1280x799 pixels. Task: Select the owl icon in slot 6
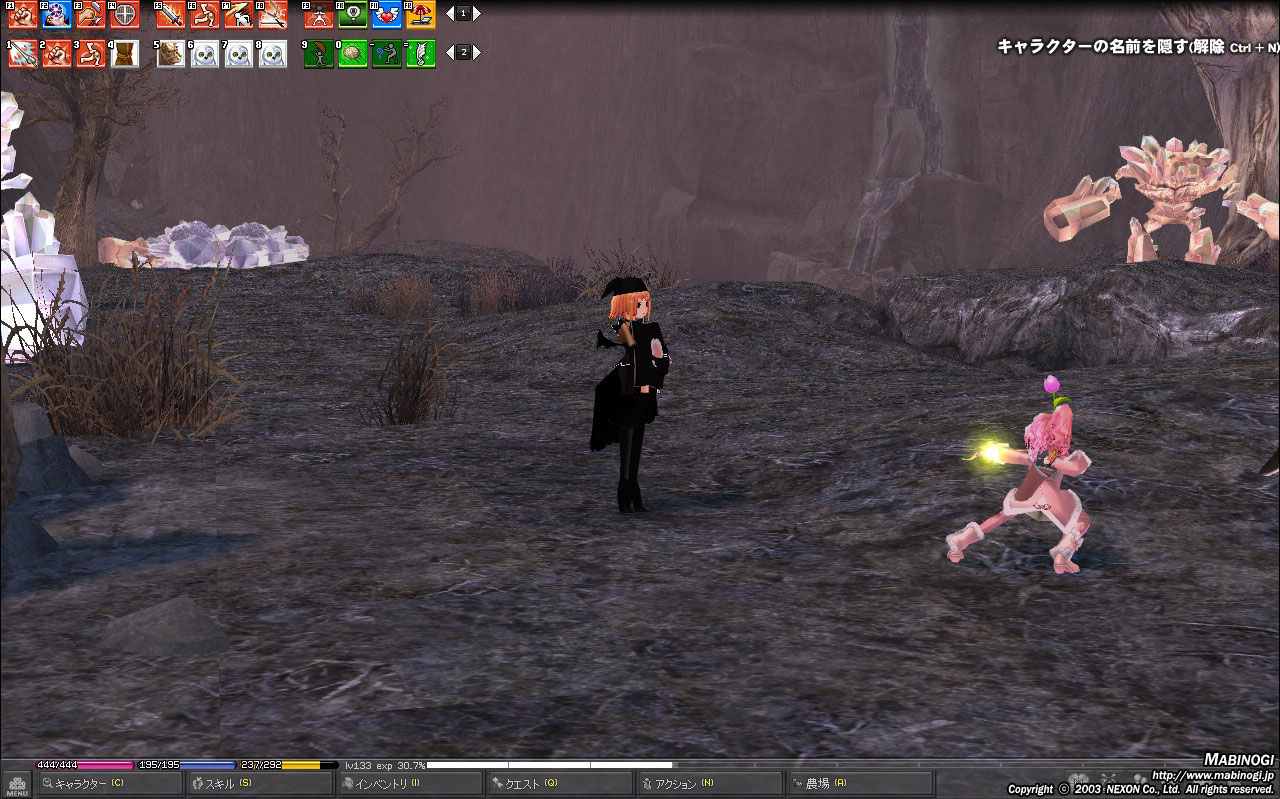(x=204, y=53)
